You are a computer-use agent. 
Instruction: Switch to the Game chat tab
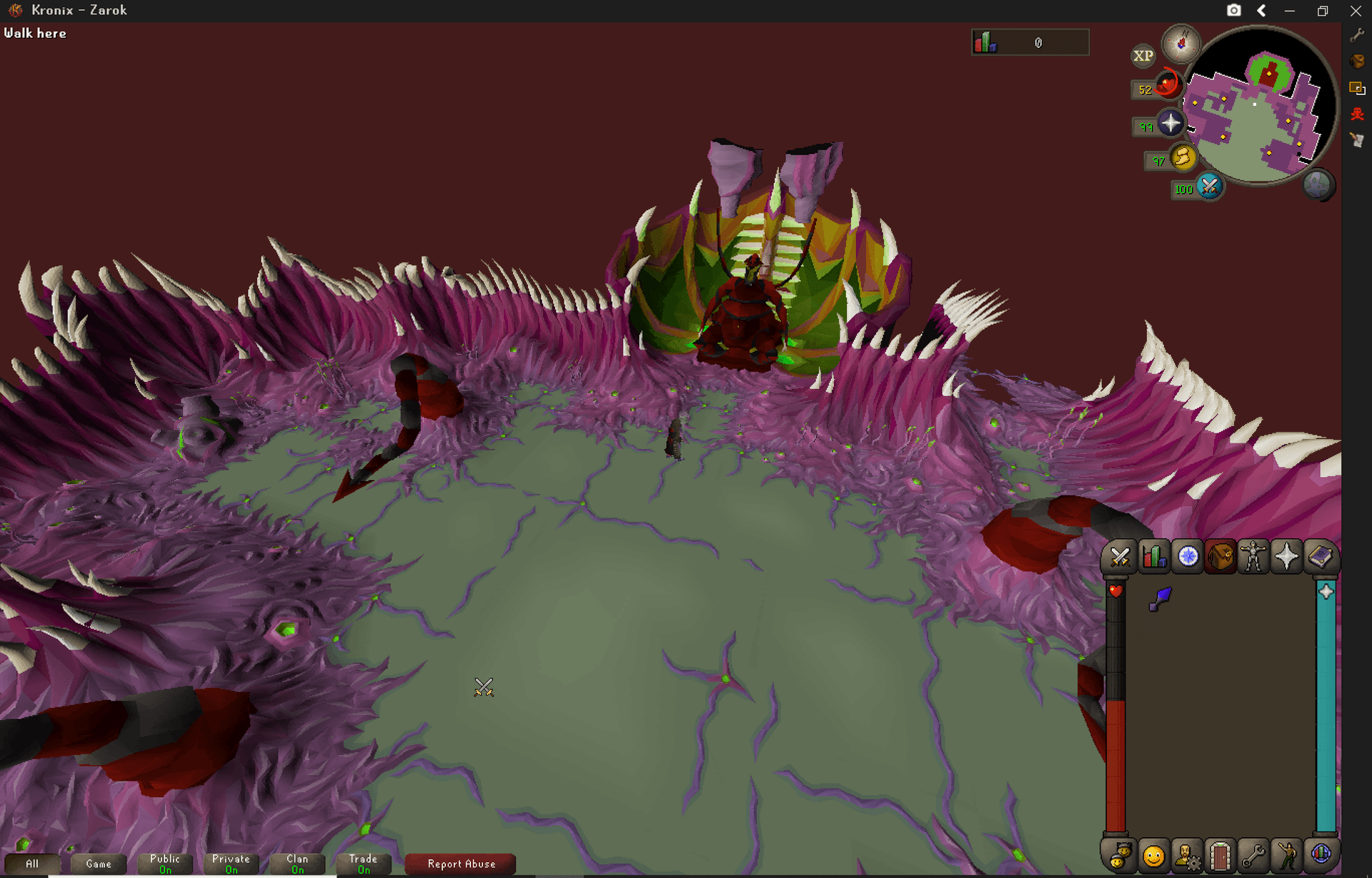98,864
